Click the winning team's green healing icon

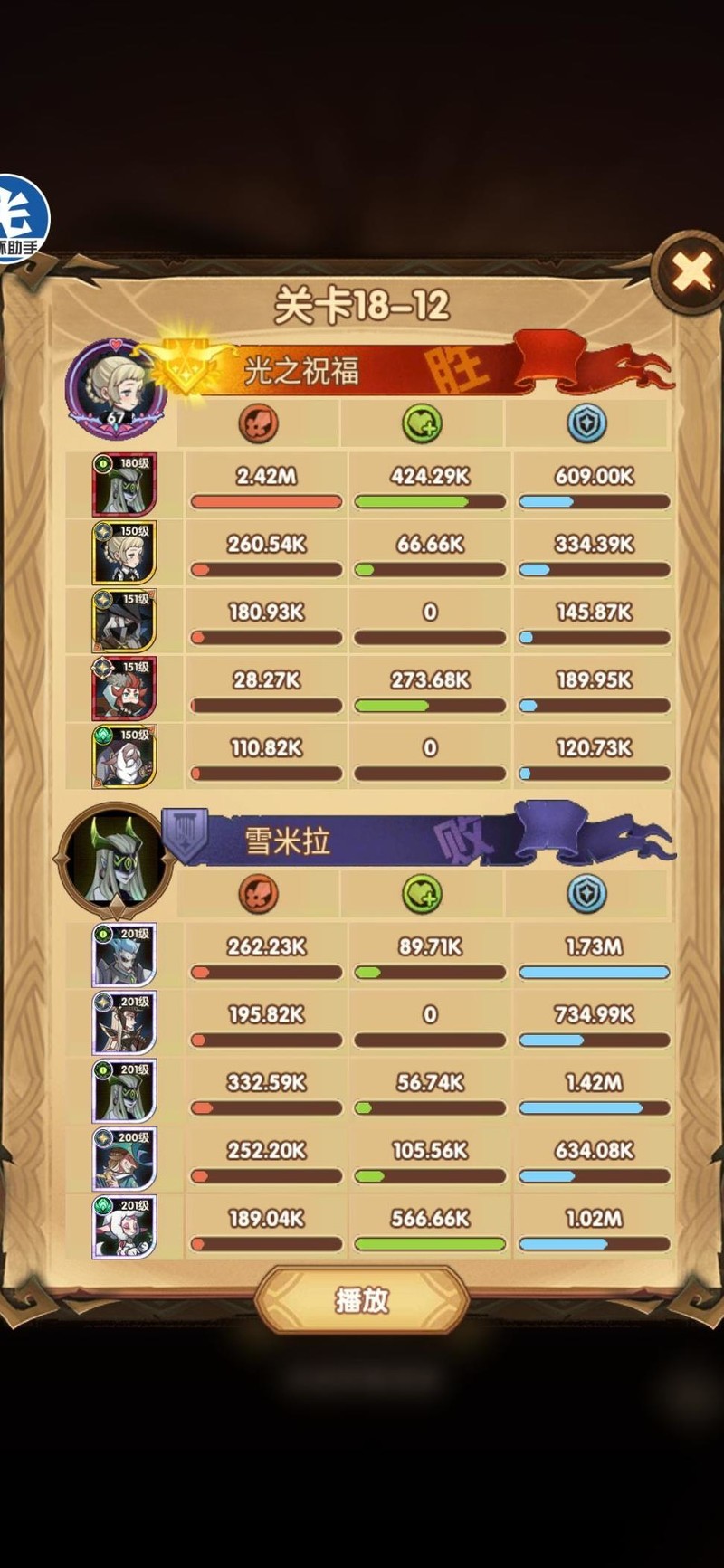pyautogui.click(x=422, y=423)
